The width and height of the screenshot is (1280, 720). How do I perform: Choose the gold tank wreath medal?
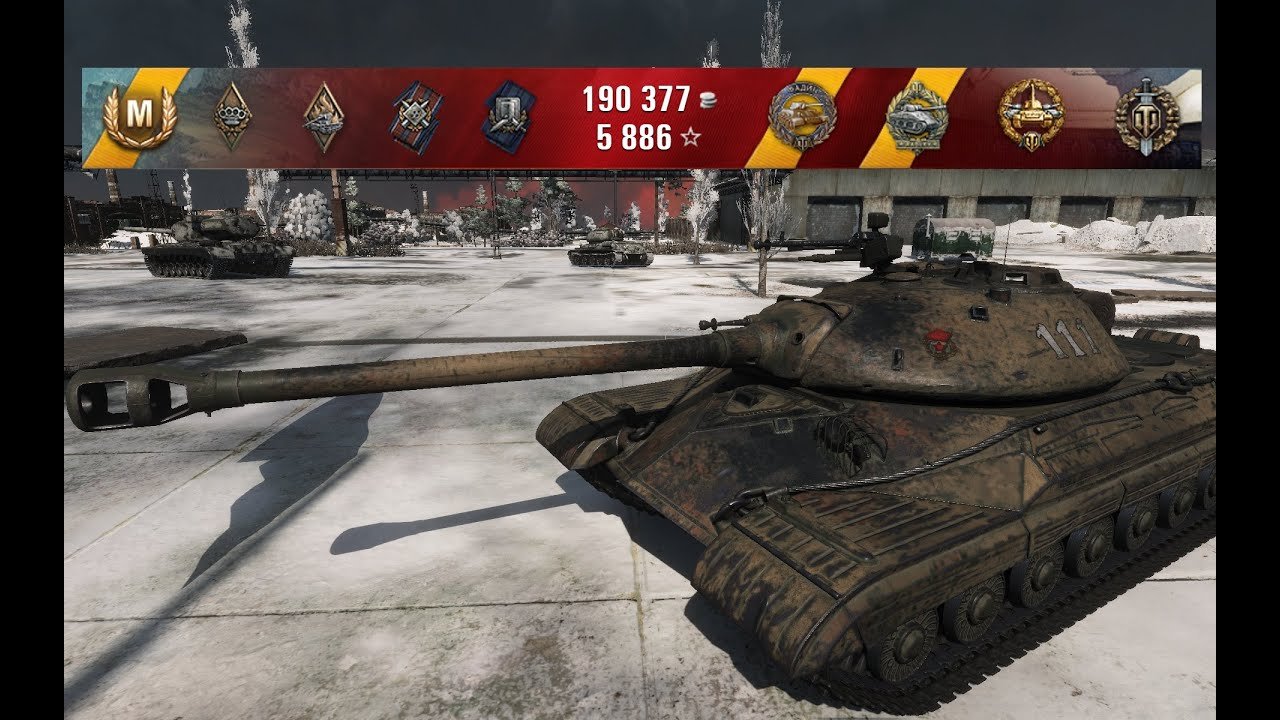pos(1031,117)
